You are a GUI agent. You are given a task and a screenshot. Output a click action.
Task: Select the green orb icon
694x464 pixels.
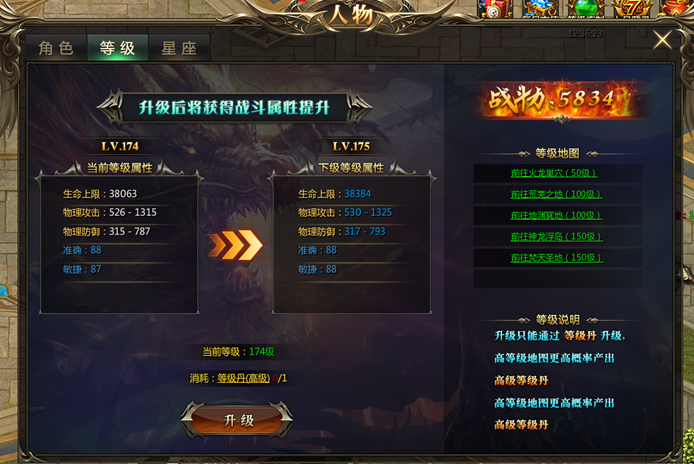coord(585,9)
